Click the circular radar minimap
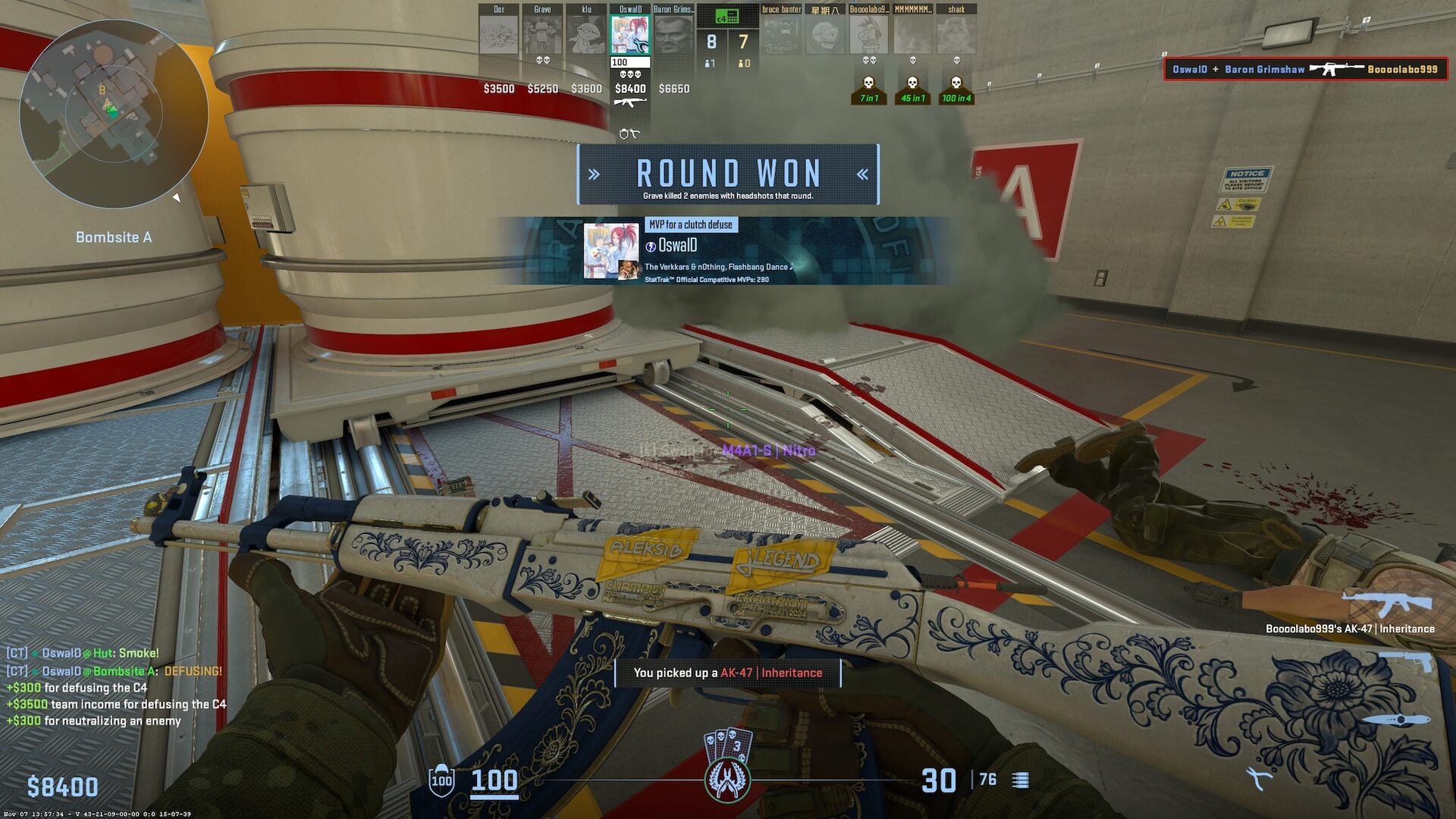 click(x=114, y=114)
